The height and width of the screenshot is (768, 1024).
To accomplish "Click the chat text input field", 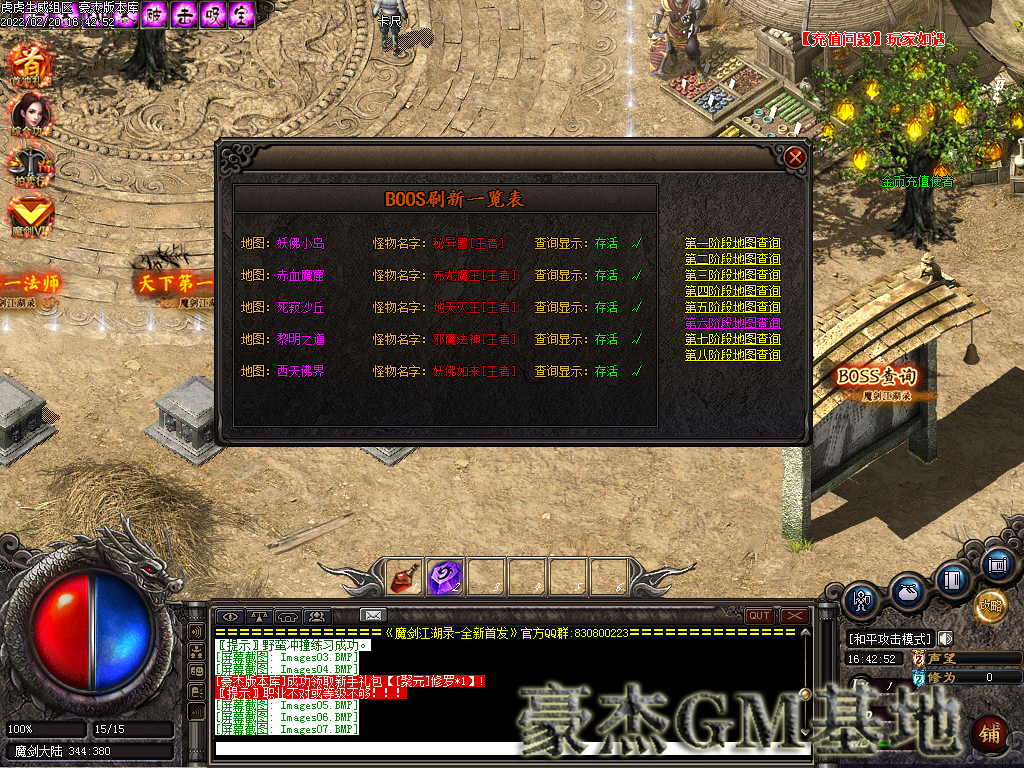I will click(x=500, y=748).
